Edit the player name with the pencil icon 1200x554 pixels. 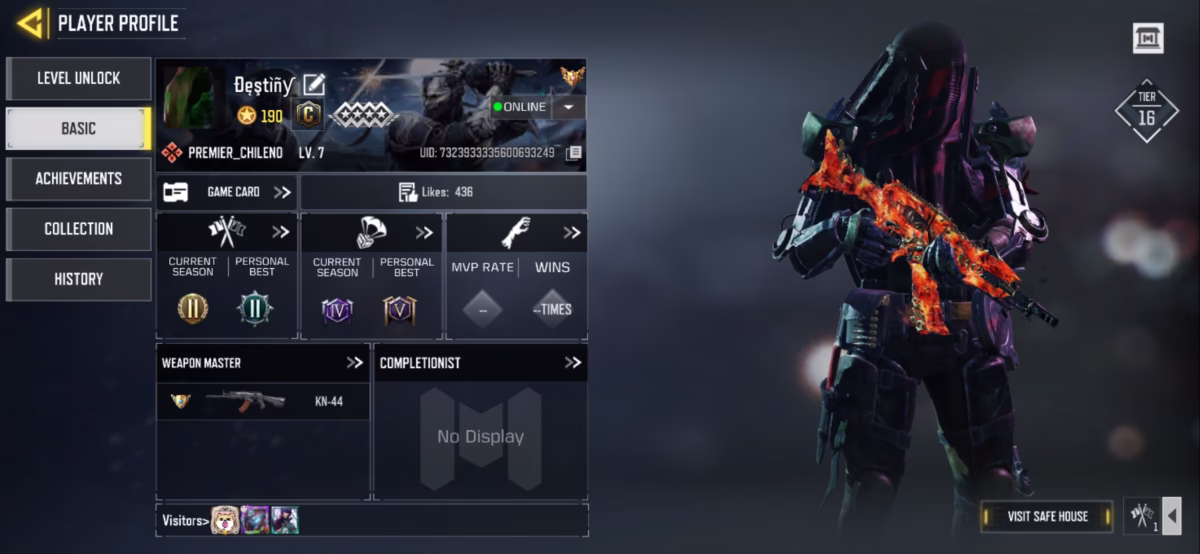coord(314,85)
